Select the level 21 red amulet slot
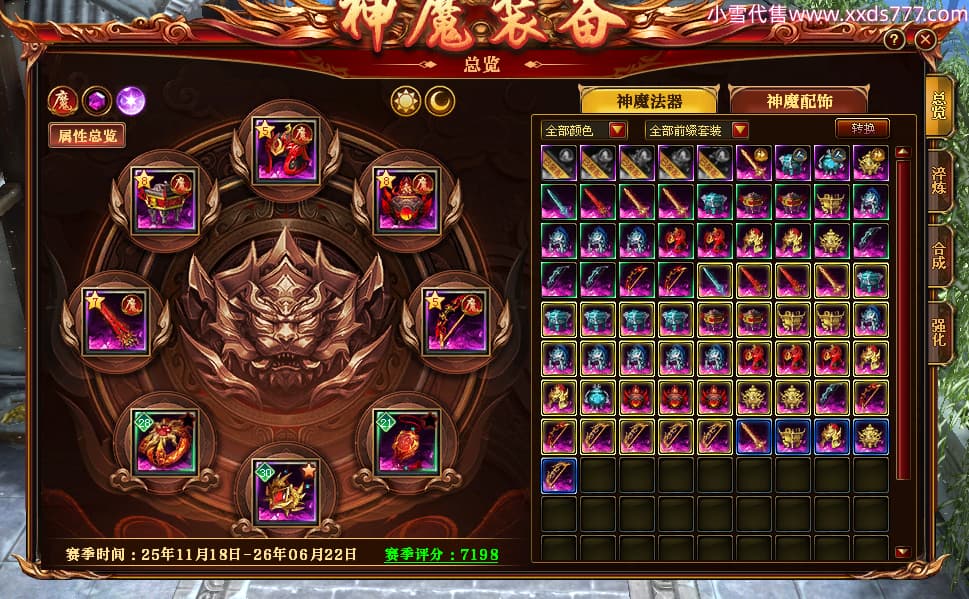The height and width of the screenshot is (599, 969). [406, 442]
